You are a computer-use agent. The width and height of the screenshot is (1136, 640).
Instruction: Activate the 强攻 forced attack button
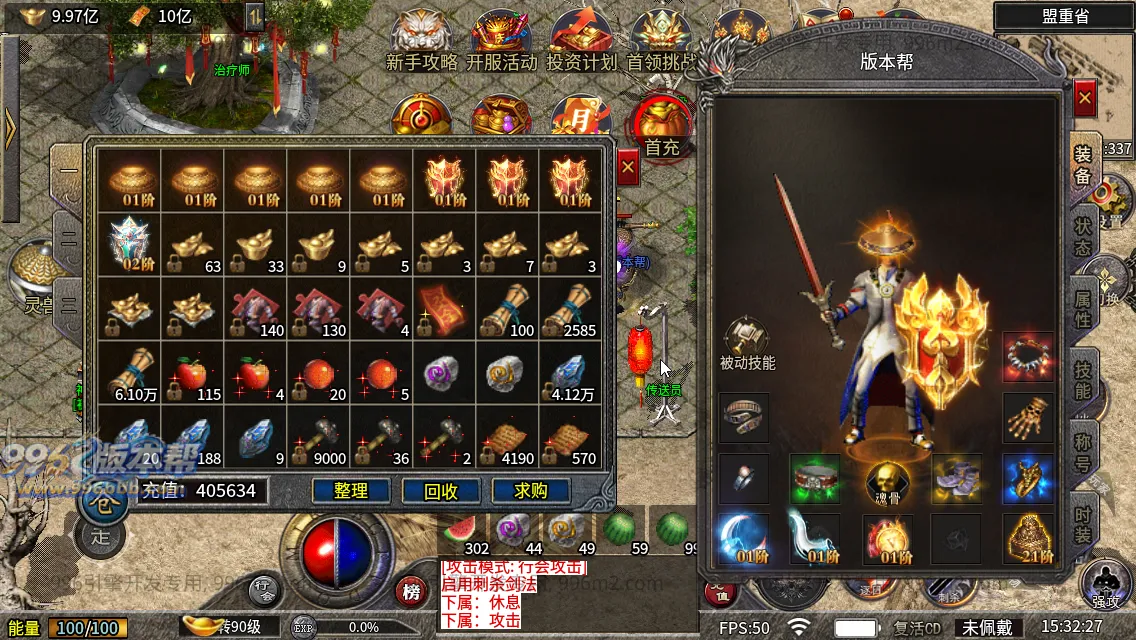pyautogui.click(x=1106, y=584)
